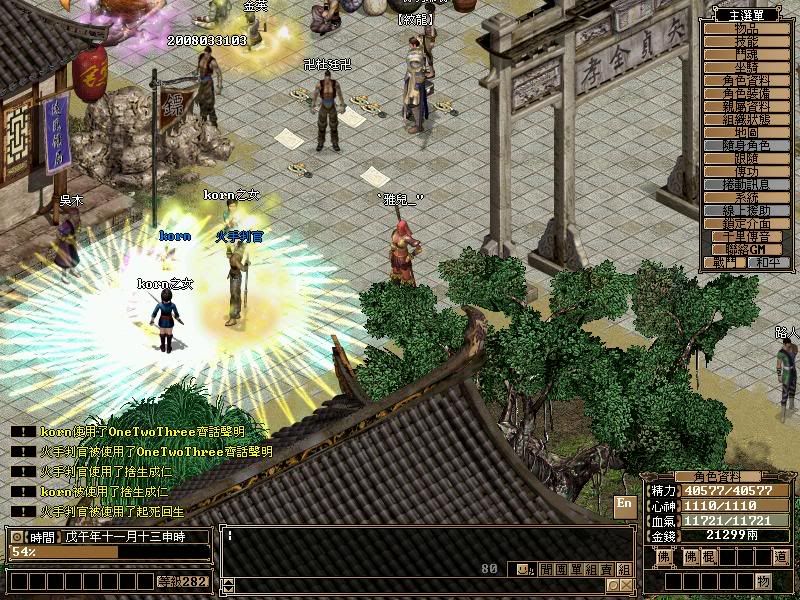This screenshot has height=600, width=800.
Task: Choose 跟隨 follow in the main menu
Action: click(747, 158)
